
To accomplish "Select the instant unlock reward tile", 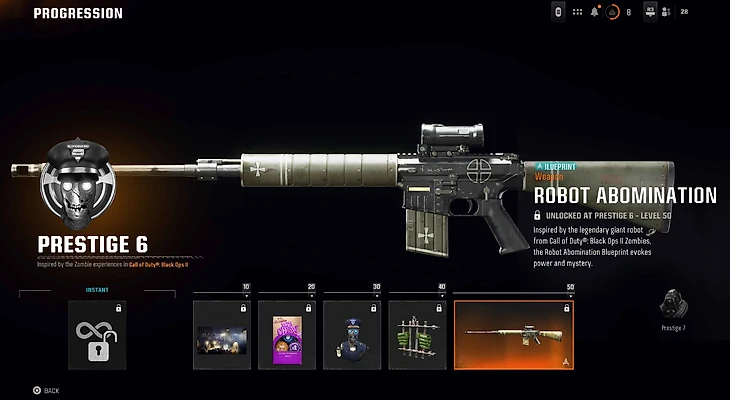I will pyautogui.click(x=97, y=335).
